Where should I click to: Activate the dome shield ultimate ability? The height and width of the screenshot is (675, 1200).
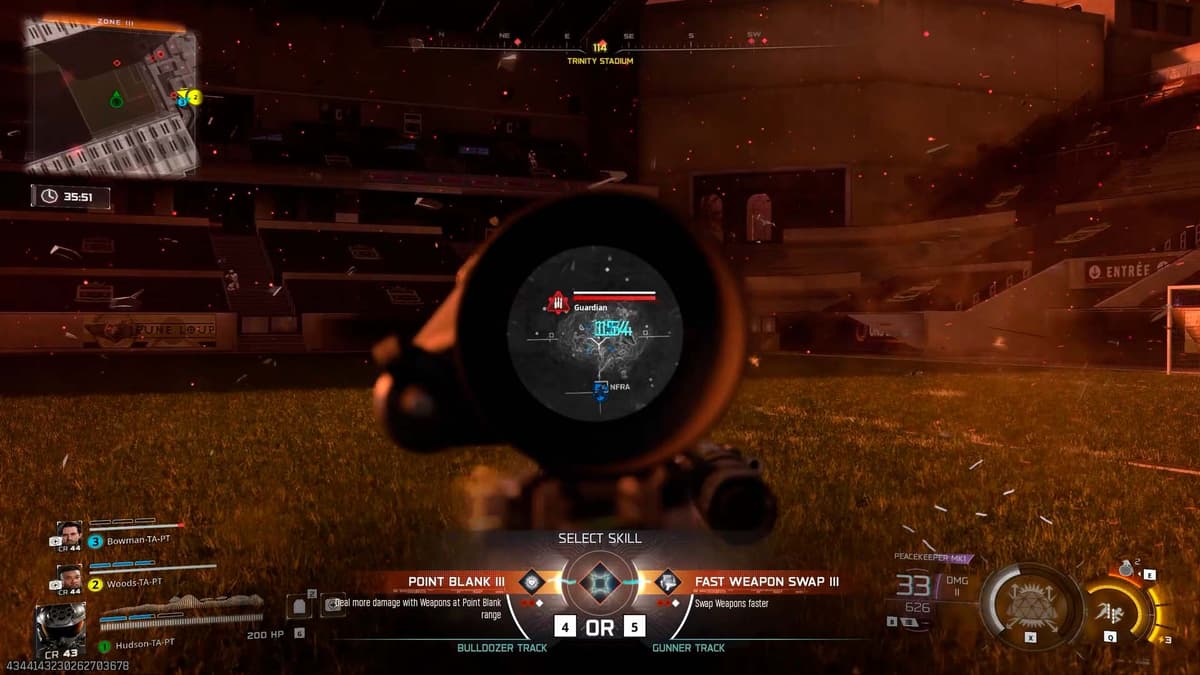point(1029,606)
